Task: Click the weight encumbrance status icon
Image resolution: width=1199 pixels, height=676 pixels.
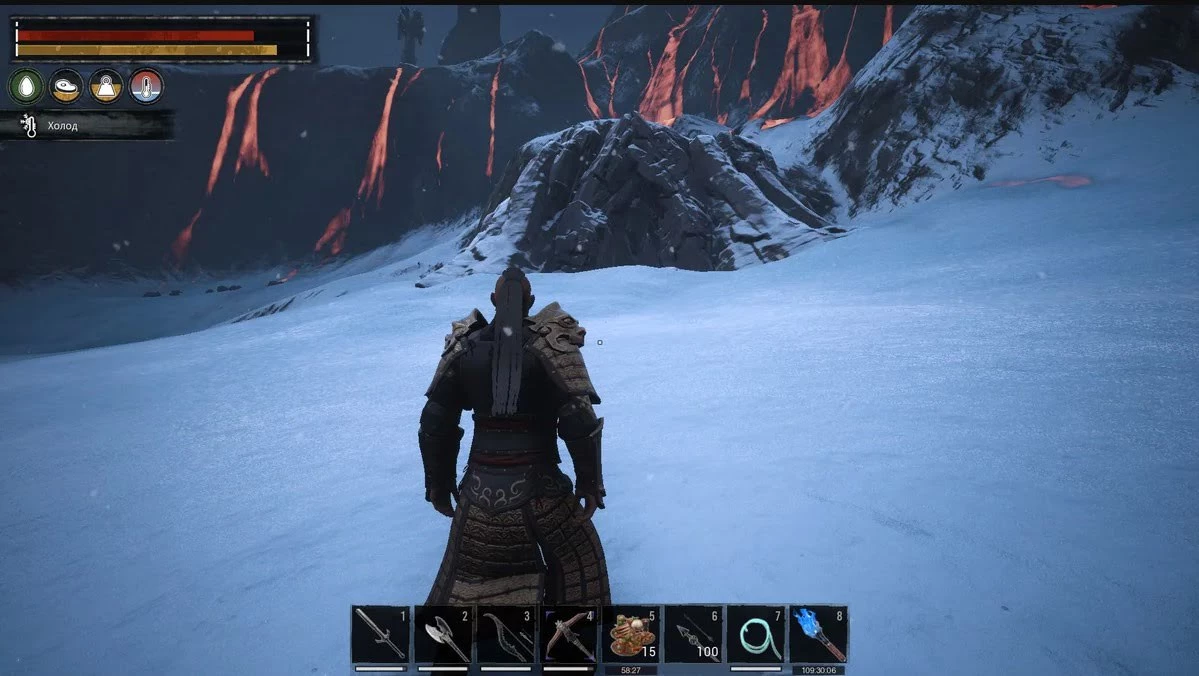Action: click(x=106, y=87)
